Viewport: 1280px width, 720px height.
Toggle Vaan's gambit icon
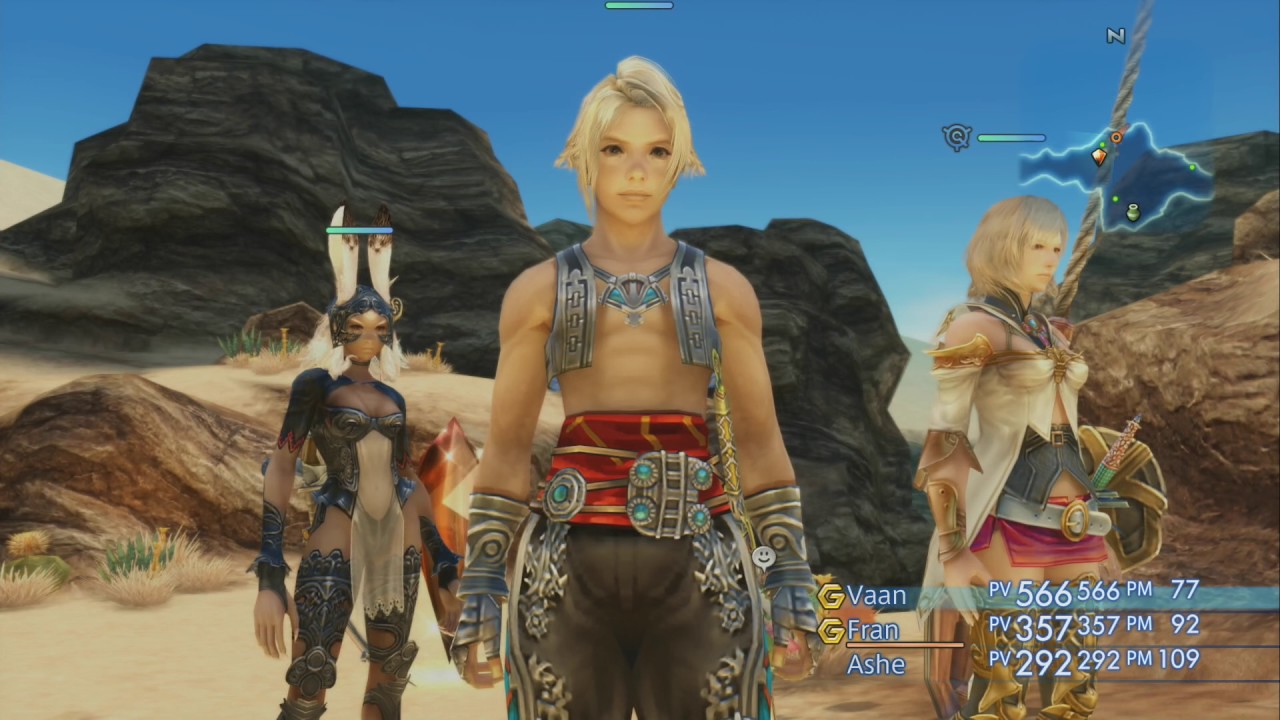[831, 596]
